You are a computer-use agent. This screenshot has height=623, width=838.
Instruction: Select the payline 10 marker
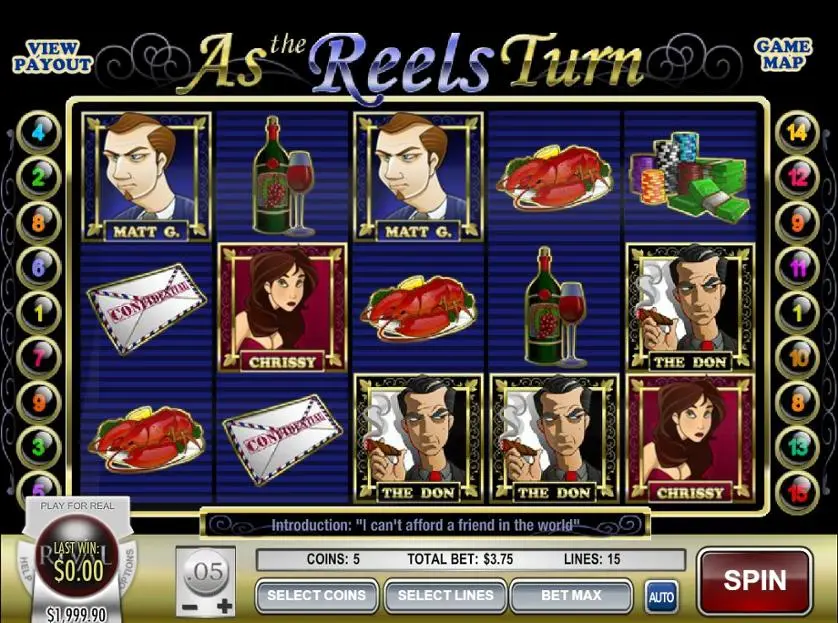[x=797, y=355]
